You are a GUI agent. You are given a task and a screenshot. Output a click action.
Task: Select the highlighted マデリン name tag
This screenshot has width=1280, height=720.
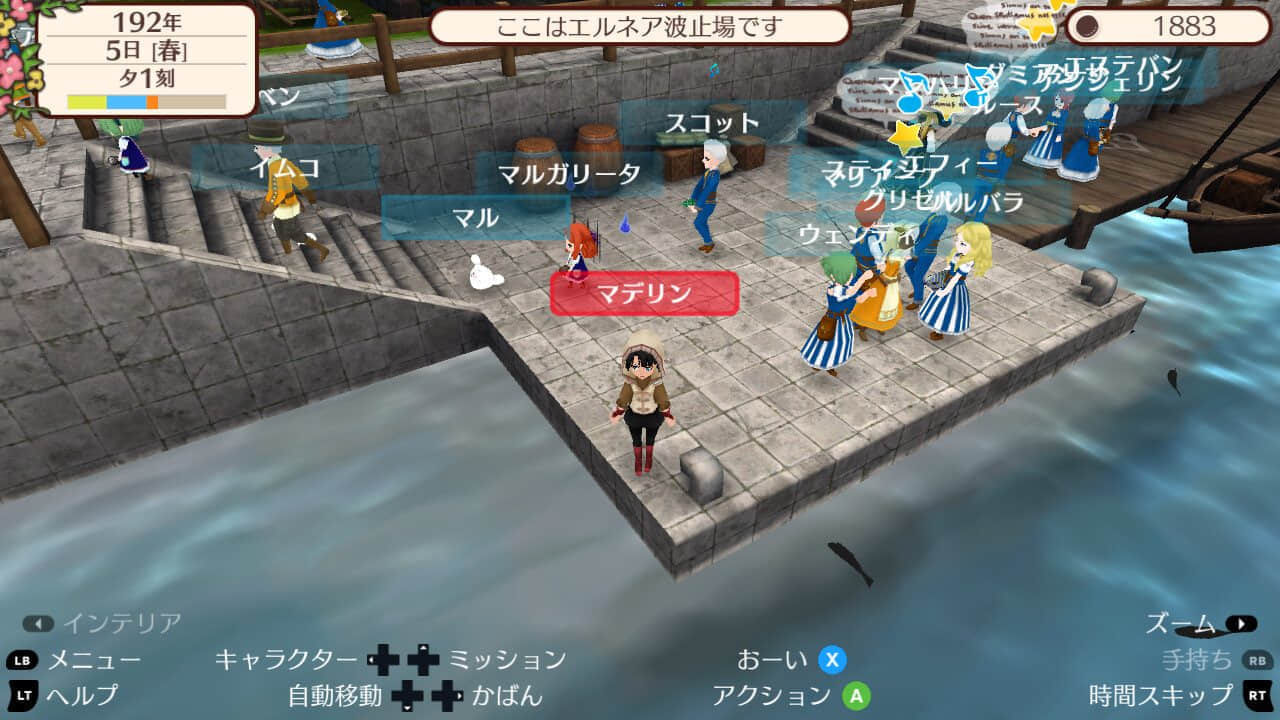point(644,294)
